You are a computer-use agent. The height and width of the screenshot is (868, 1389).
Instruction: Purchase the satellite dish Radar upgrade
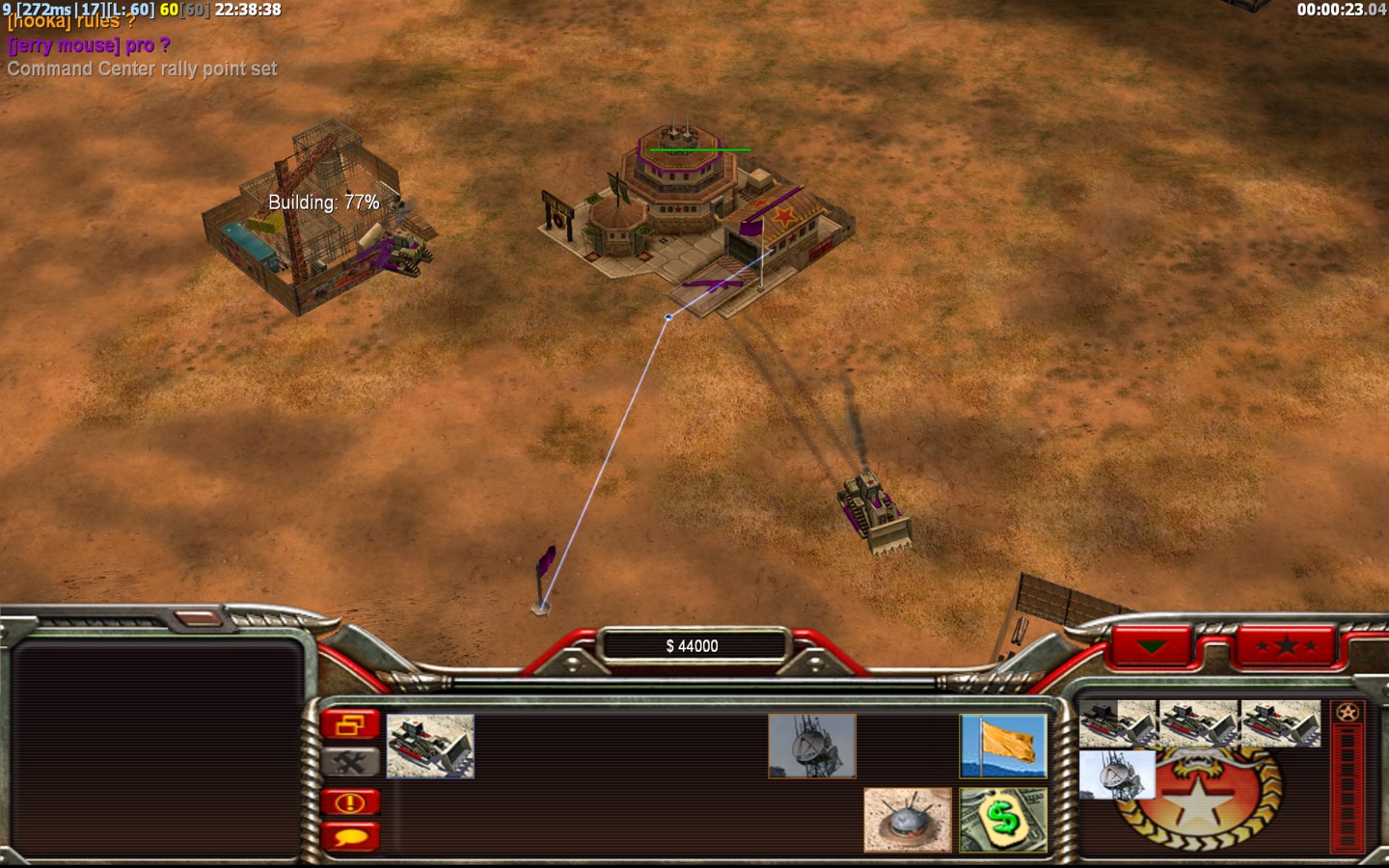(x=812, y=746)
